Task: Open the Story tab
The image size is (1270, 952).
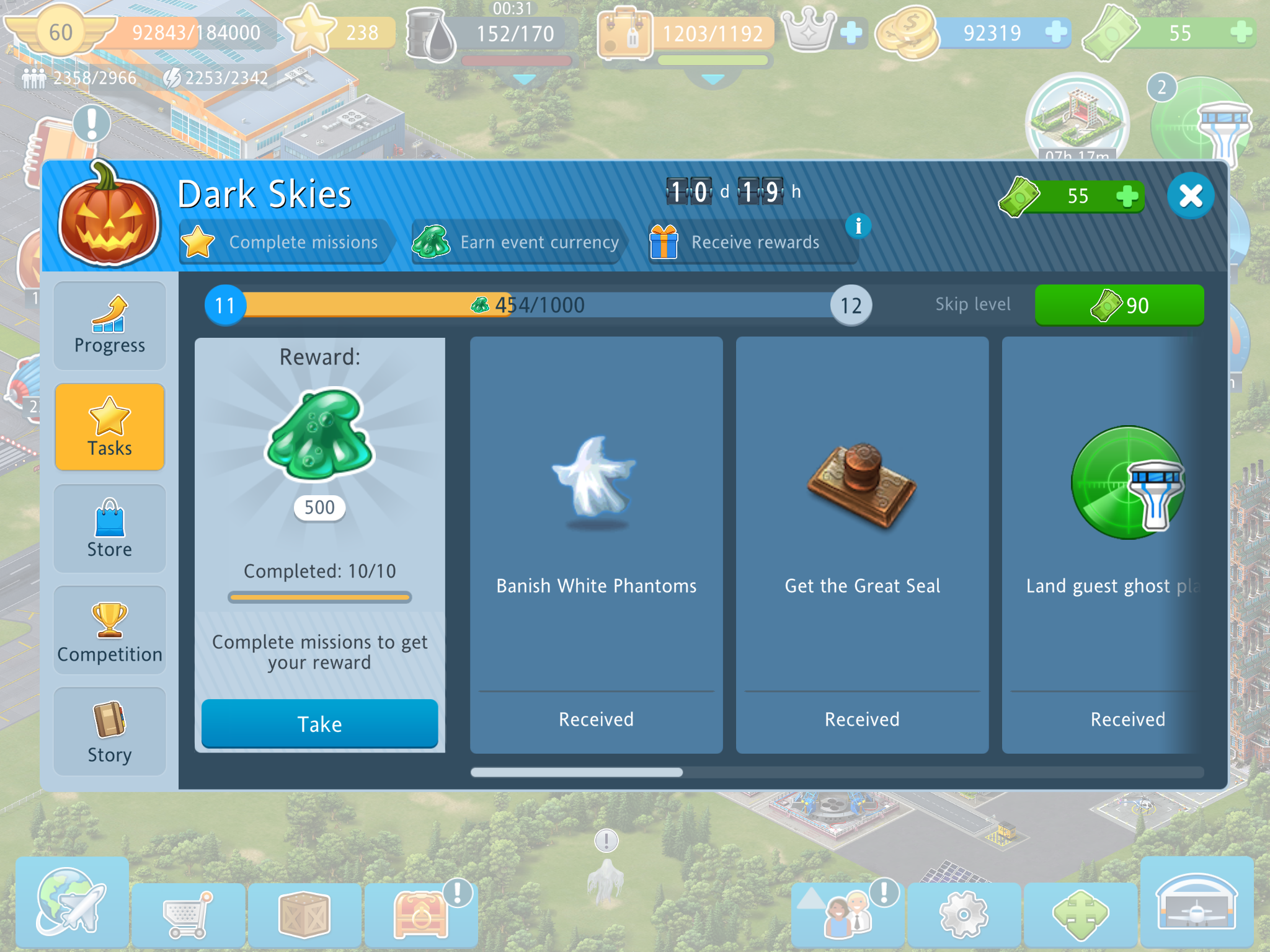Action: [110, 732]
